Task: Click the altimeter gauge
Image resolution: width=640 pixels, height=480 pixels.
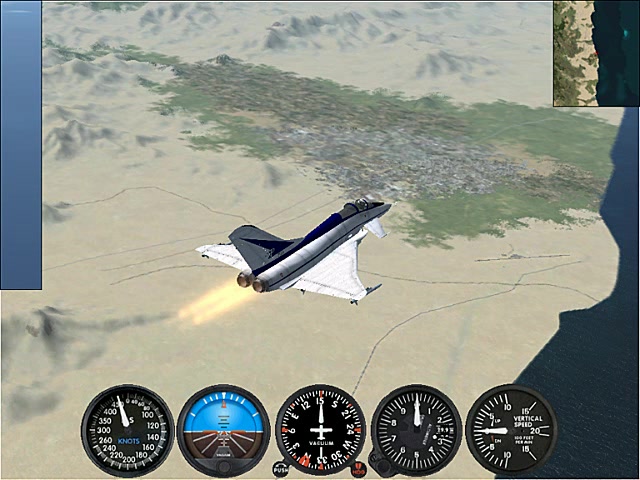Action: point(416,430)
